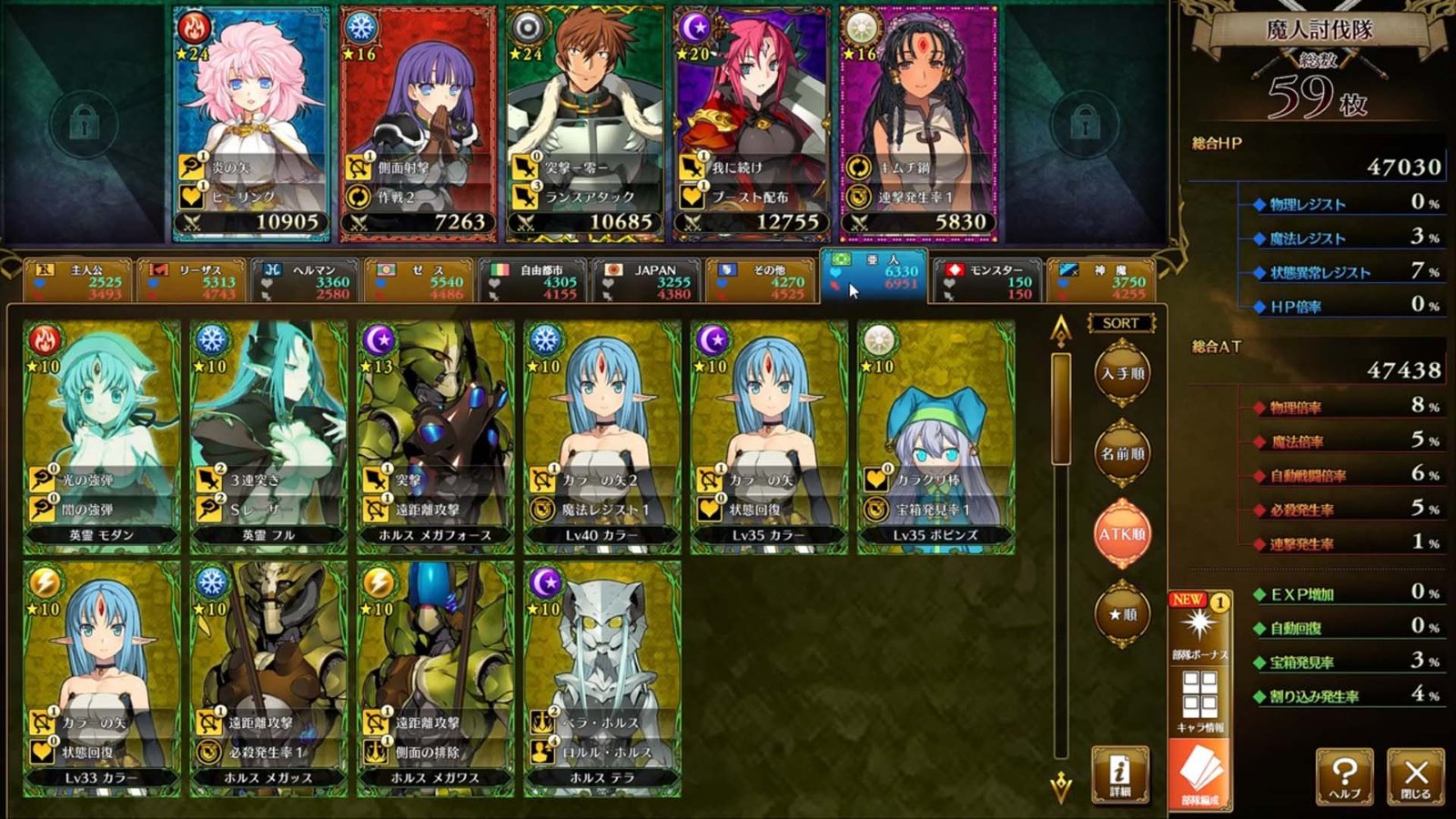The width and height of the screenshot is (1456, 819).
Task: Select the 英霊 モダン card
Action: tap(101, 437)
